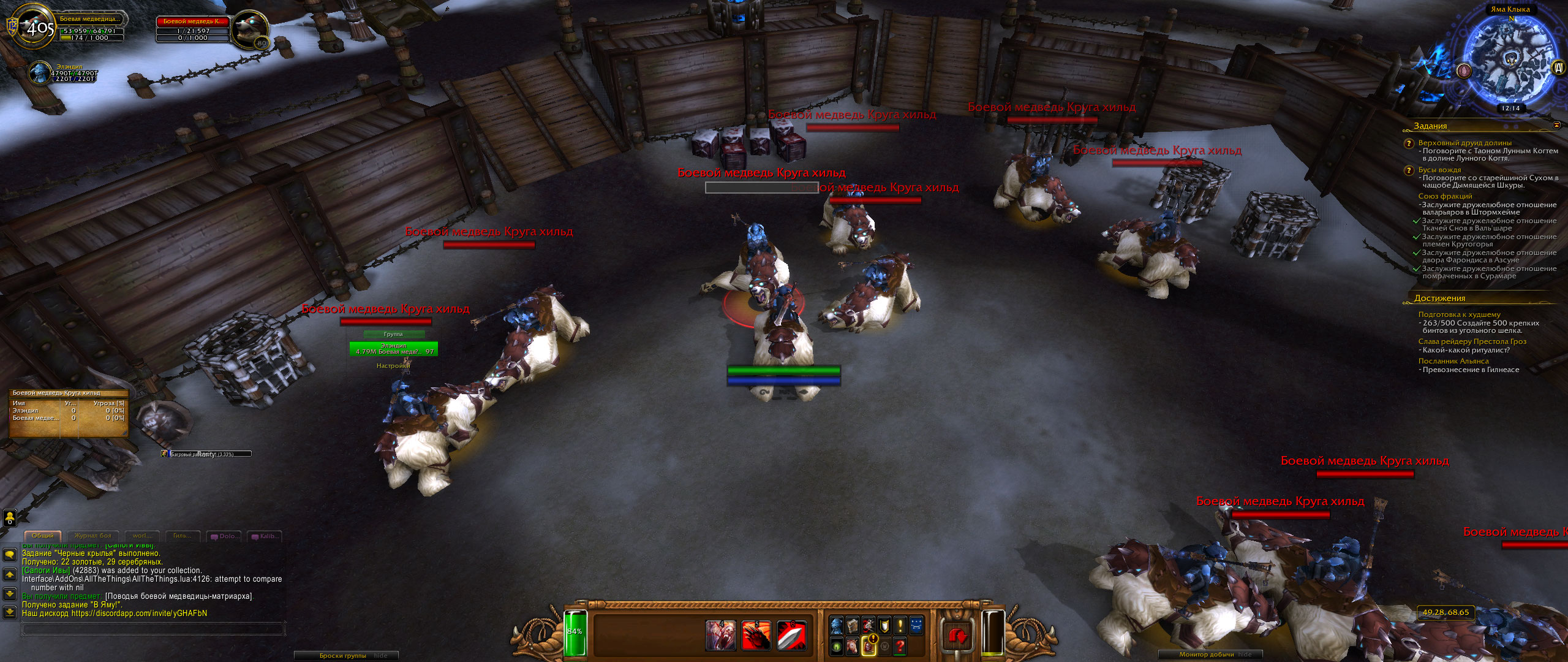Open the character info micro button
This screenshot has width=1568, height=662.
pyautogui.click(x=837, y=626)
